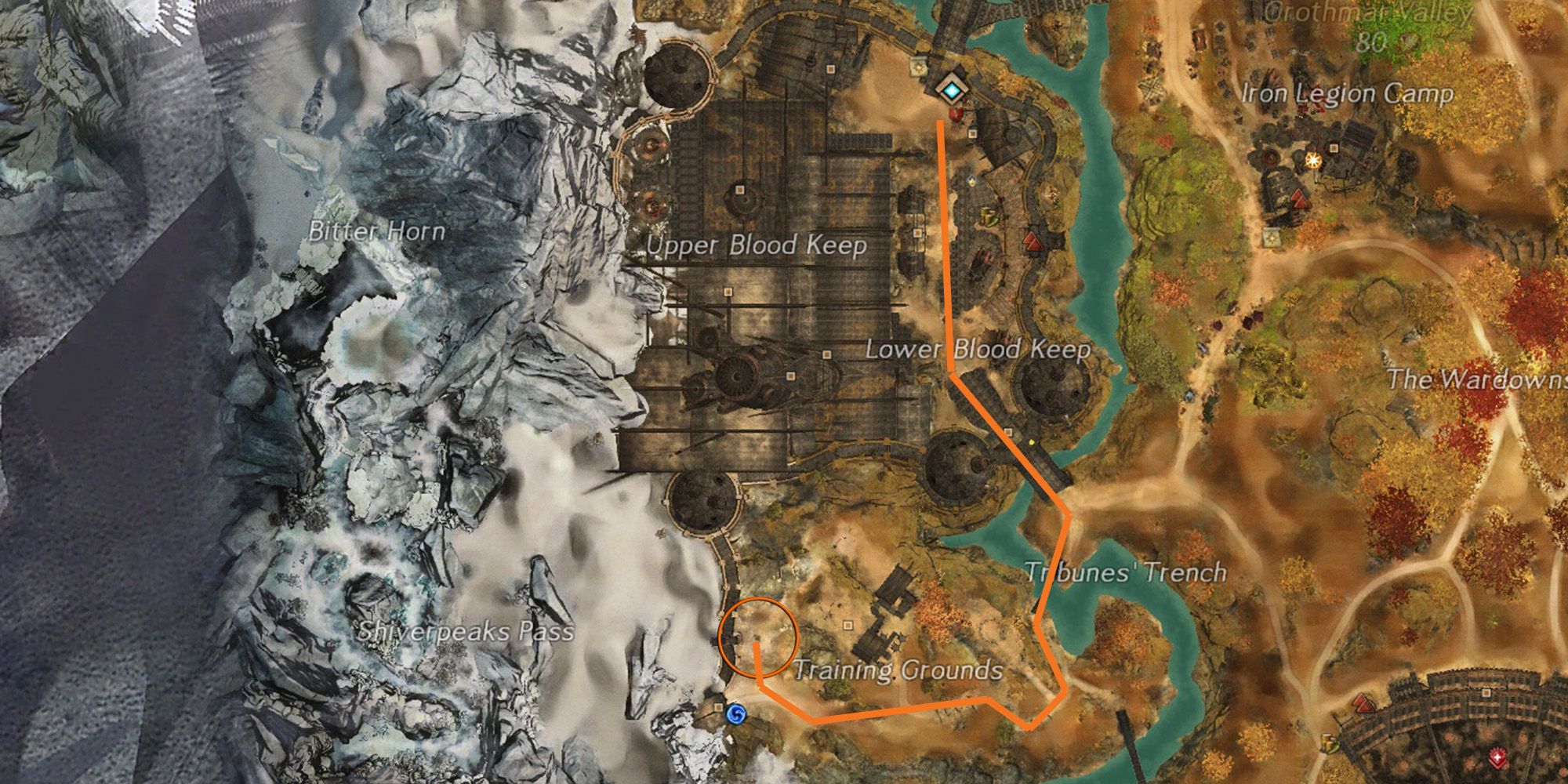
Task: Click the POI square below the Iron Legion Camp label
Action: click(1333, 148)
